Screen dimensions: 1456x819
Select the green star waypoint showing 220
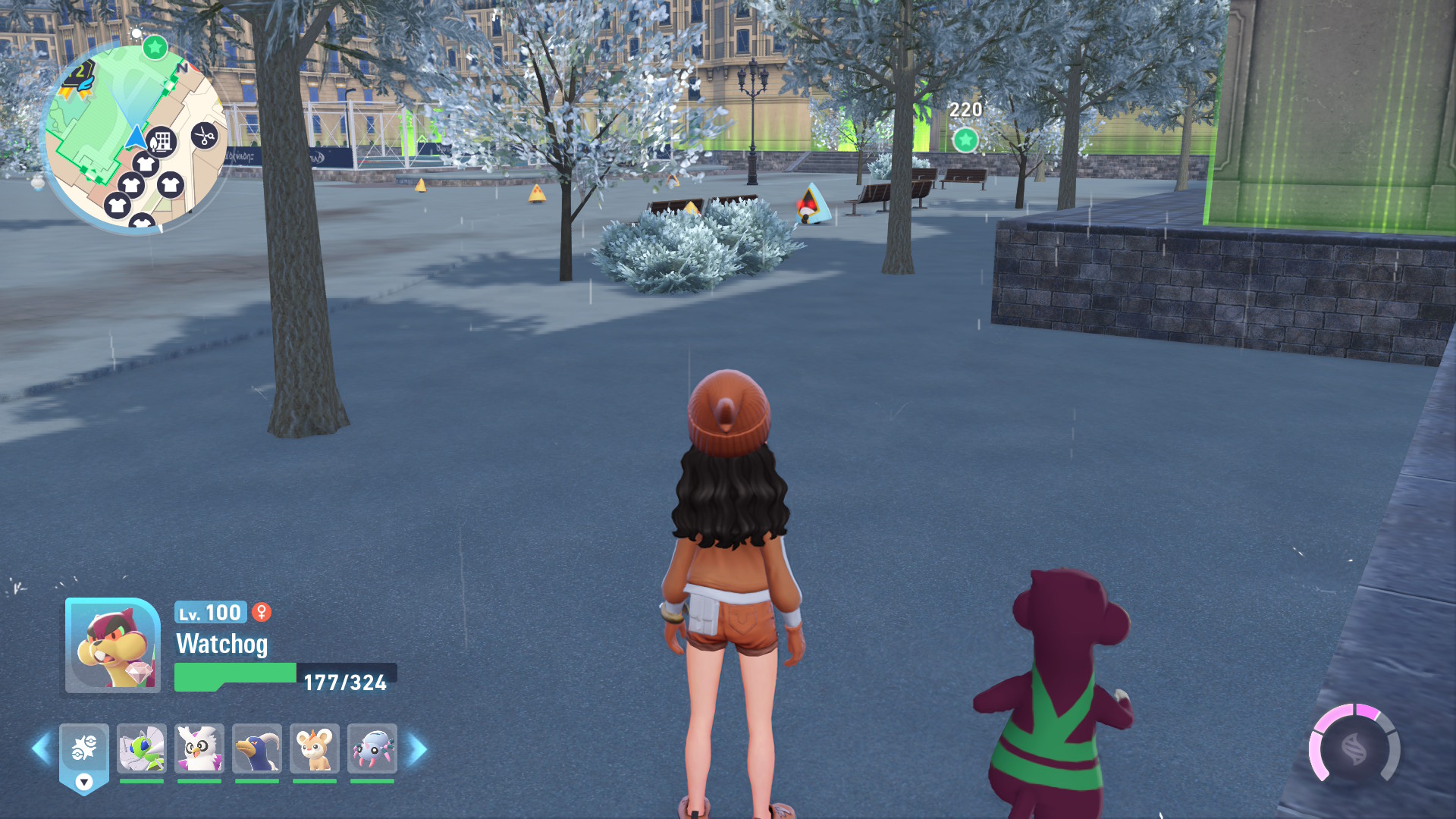pos(965,140)
